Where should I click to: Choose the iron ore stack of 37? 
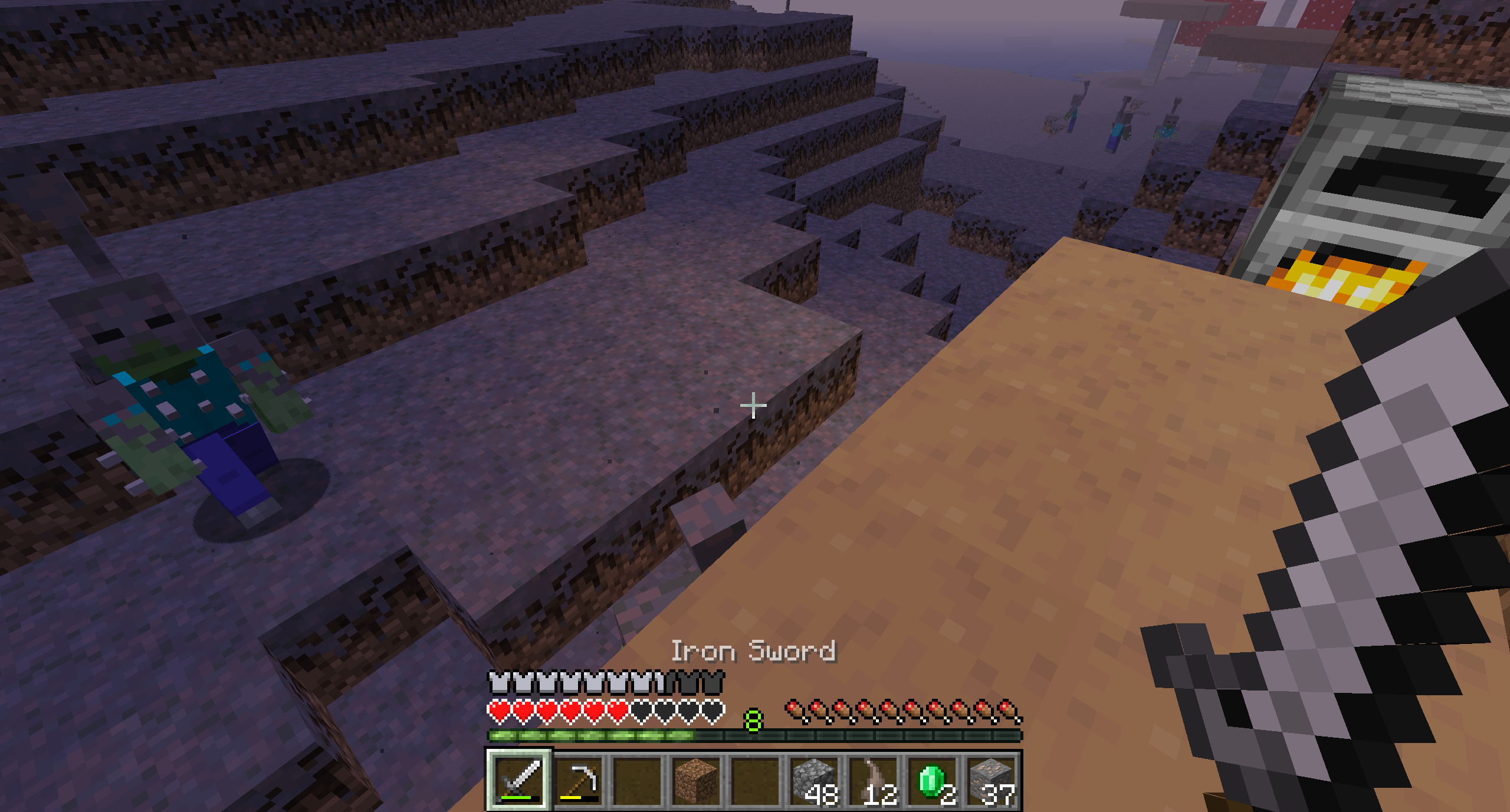click(x=992, y=780)
